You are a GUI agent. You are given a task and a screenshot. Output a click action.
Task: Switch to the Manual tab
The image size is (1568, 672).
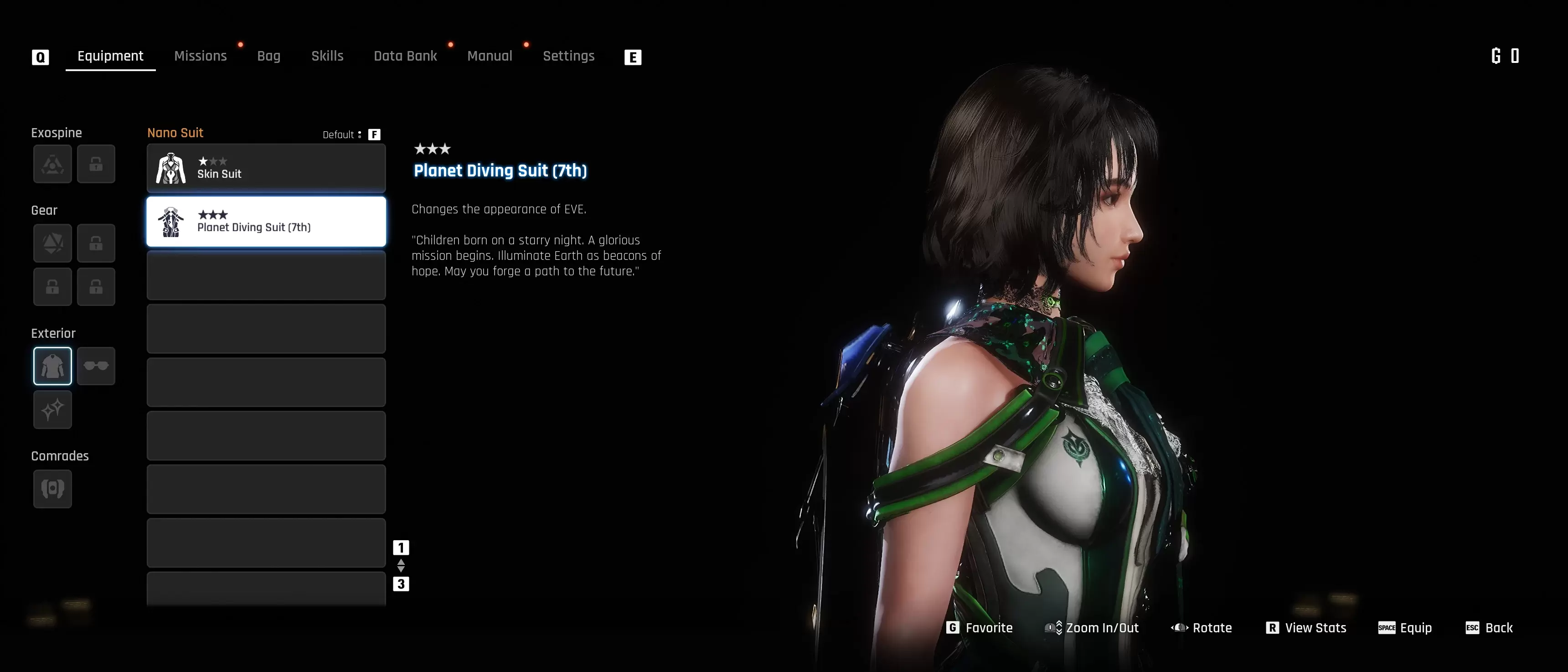pyautogui.click(x=490, y=56)
